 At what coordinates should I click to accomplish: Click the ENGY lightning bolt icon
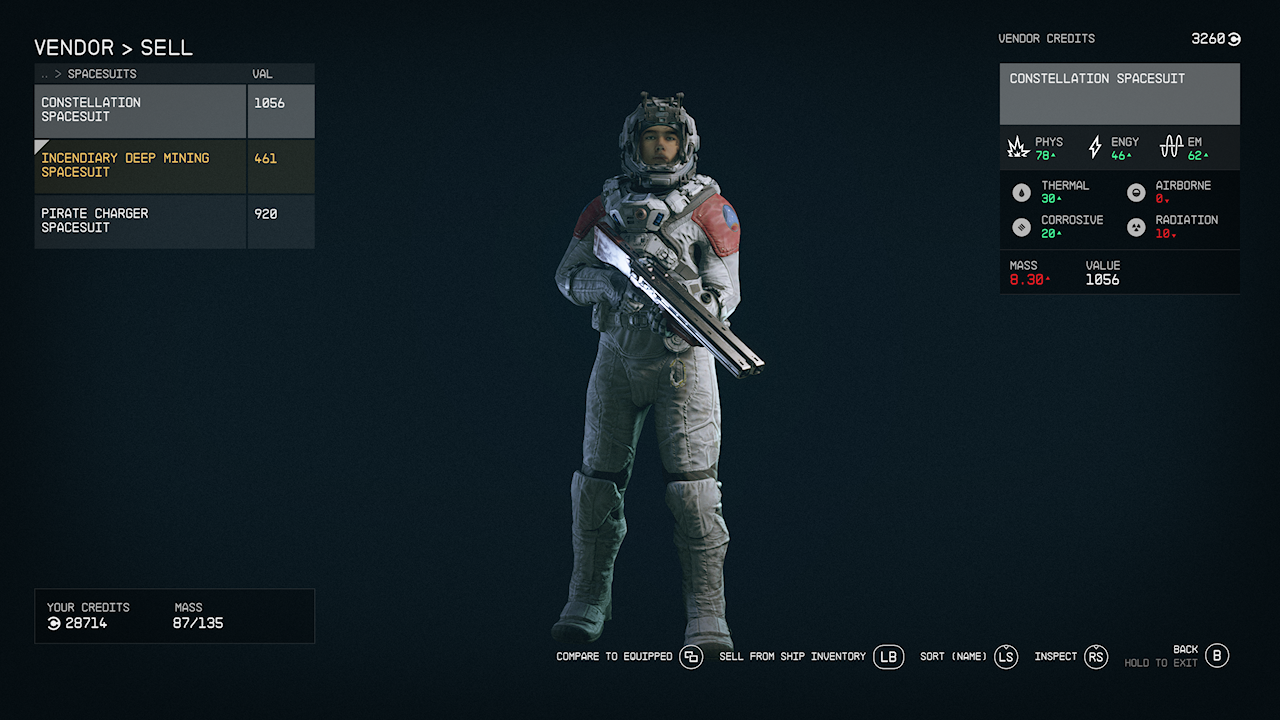coord(1095,146)
